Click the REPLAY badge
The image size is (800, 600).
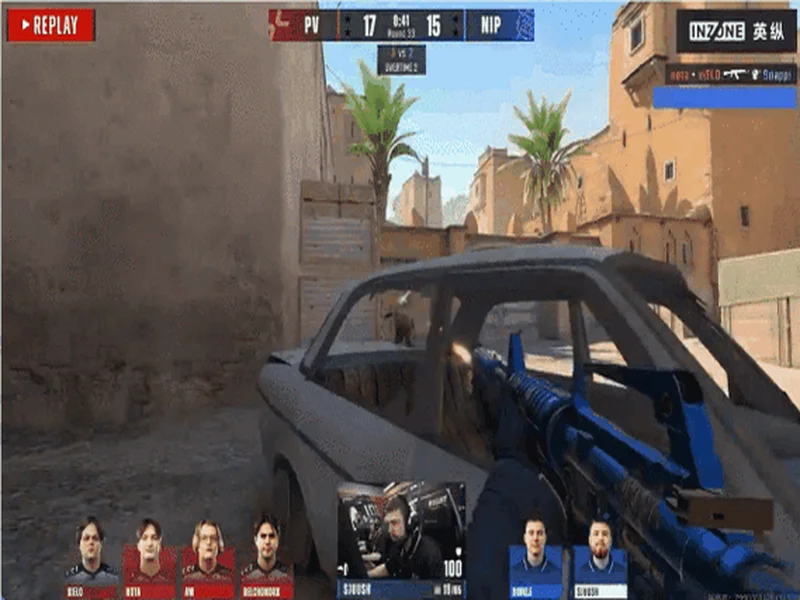tap(51, 25)
